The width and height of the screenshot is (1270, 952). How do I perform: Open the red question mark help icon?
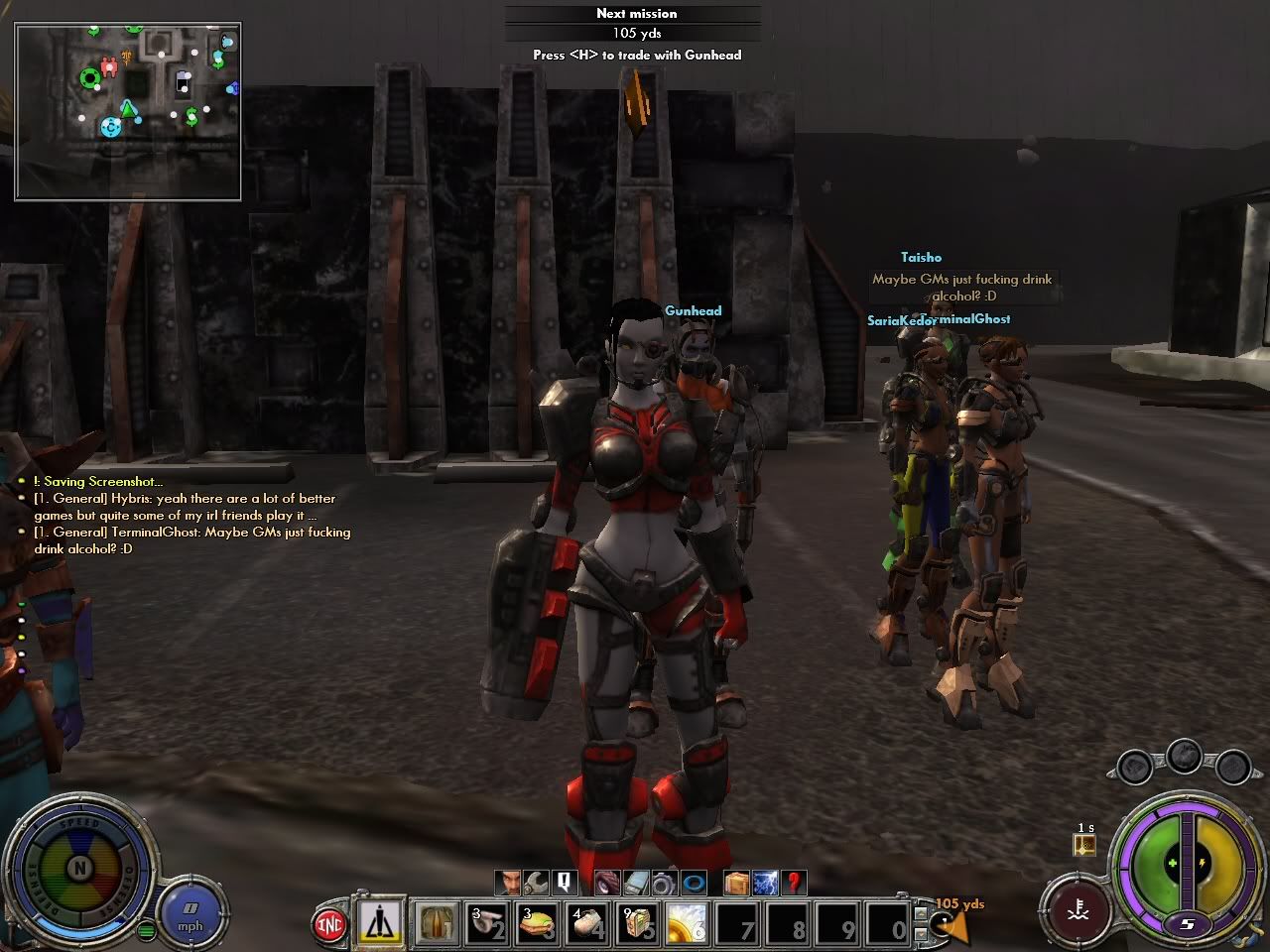pyautogui.click(x=794, y=882)
